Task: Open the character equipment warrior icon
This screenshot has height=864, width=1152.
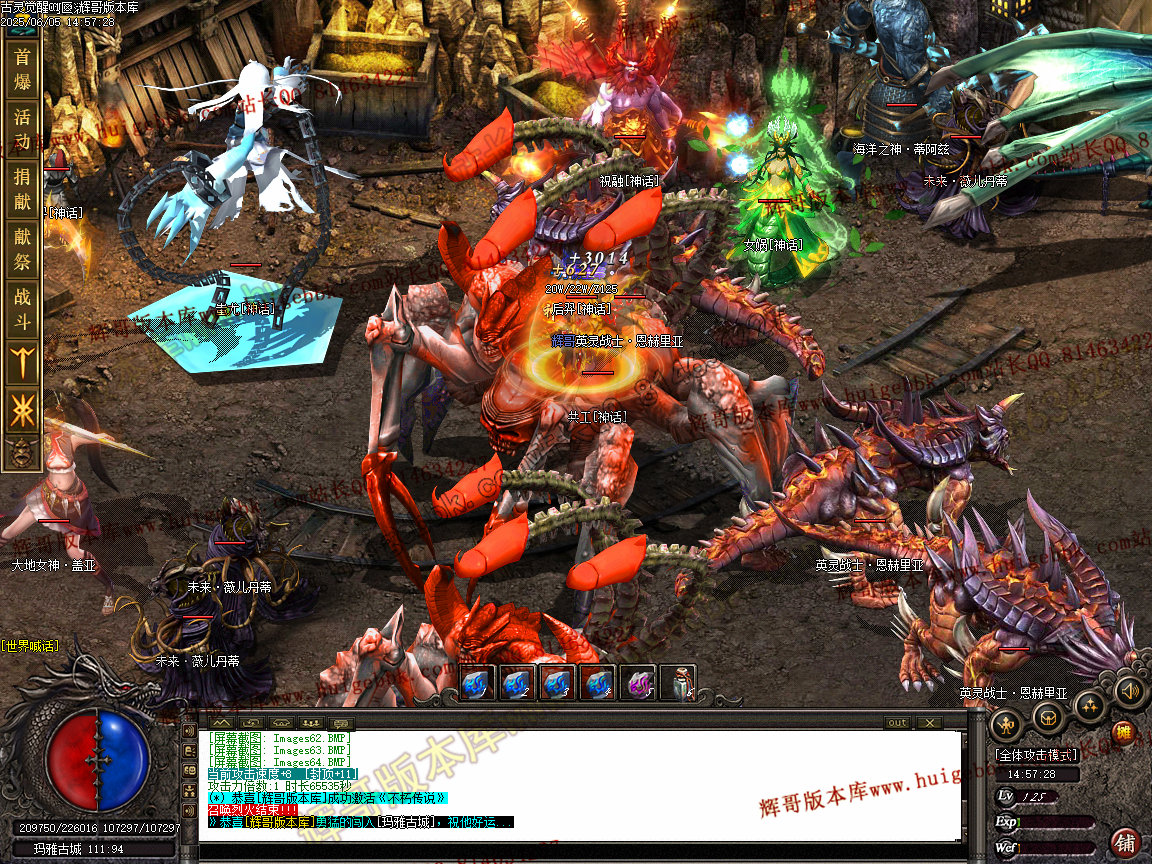Action: click(x=1006, y=722)
